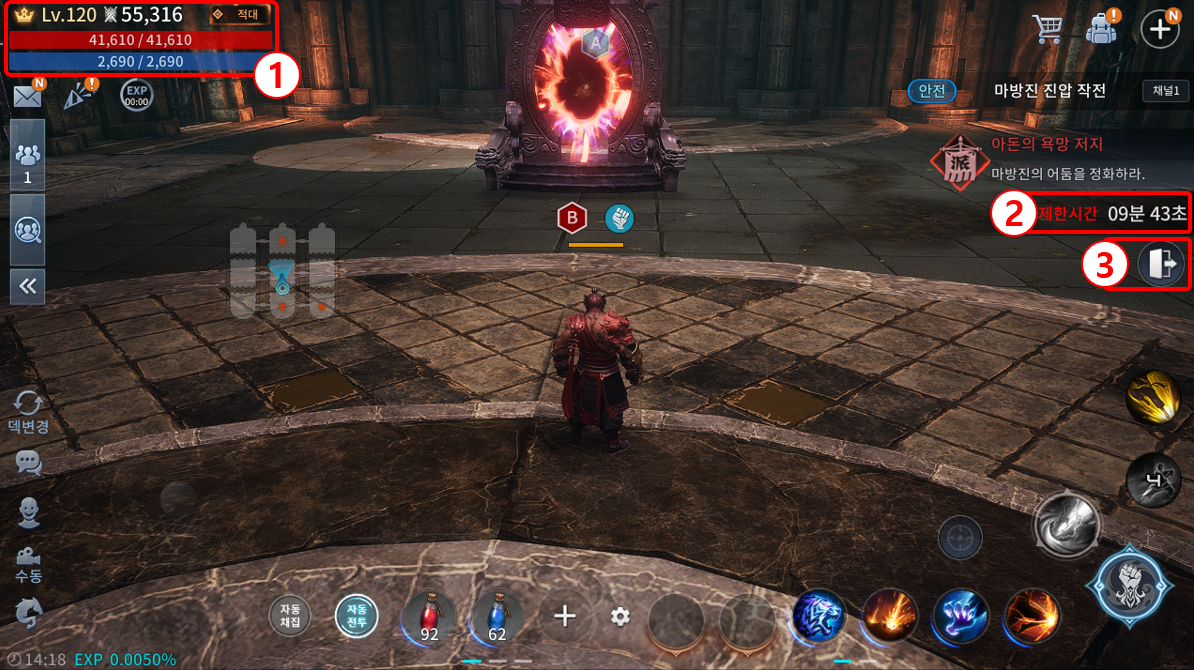Switch deck with the 덱변경 button
This screenshot has height=670, width=1194.
[x=28, y=411]
